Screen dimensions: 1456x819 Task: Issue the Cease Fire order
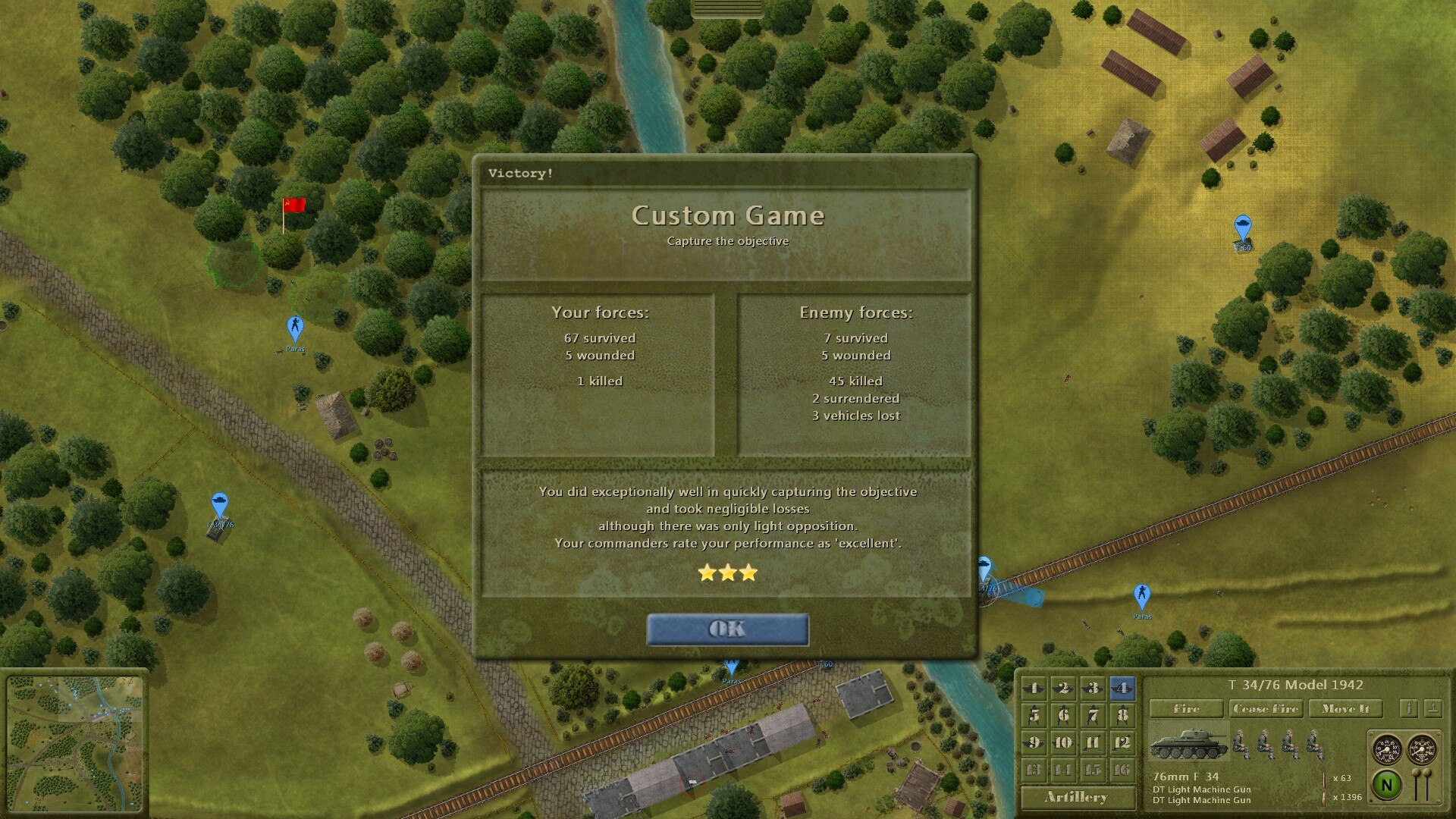[x=1266, y=708]
